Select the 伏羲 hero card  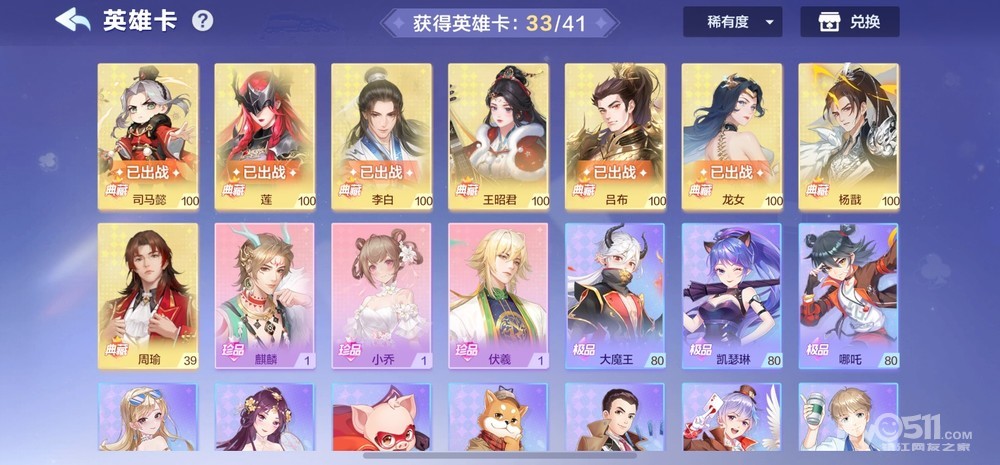(x=498, y=296)
